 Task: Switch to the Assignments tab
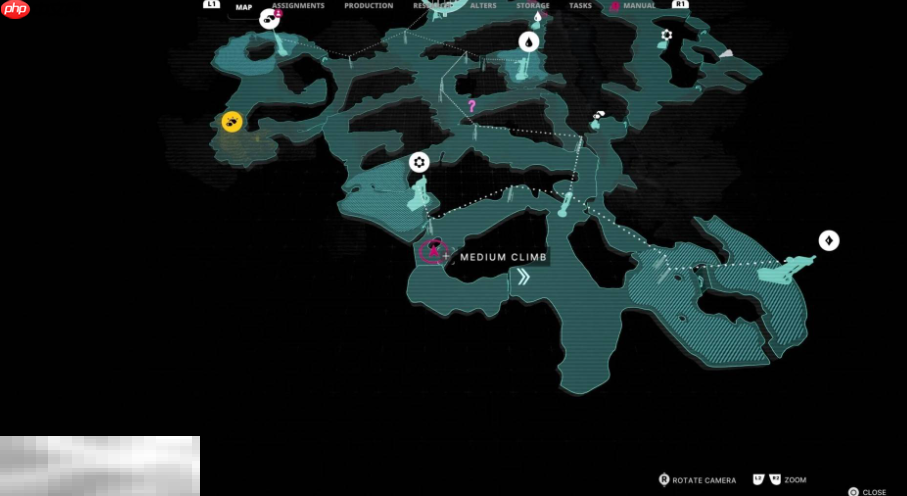point(298,6)
